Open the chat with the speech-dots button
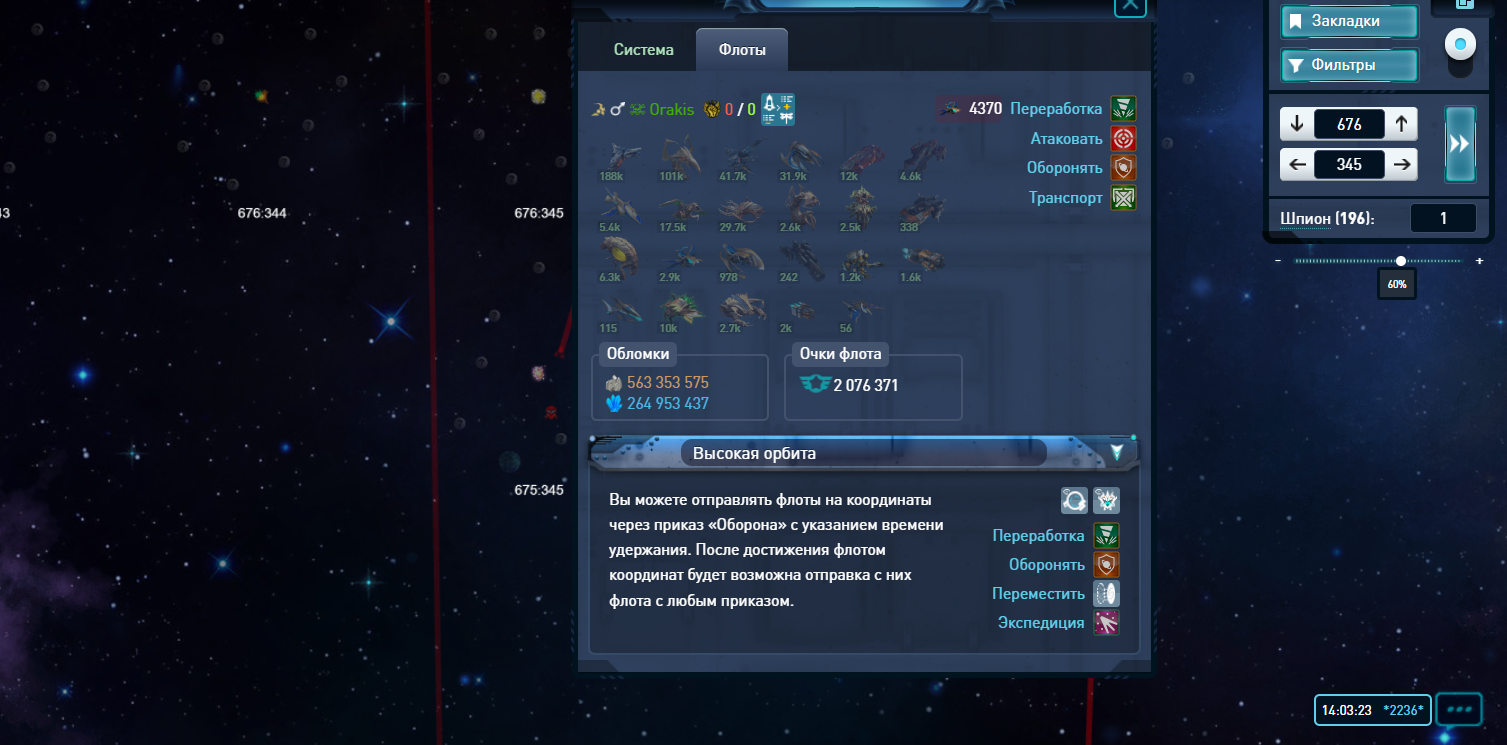 [1459, 710]
